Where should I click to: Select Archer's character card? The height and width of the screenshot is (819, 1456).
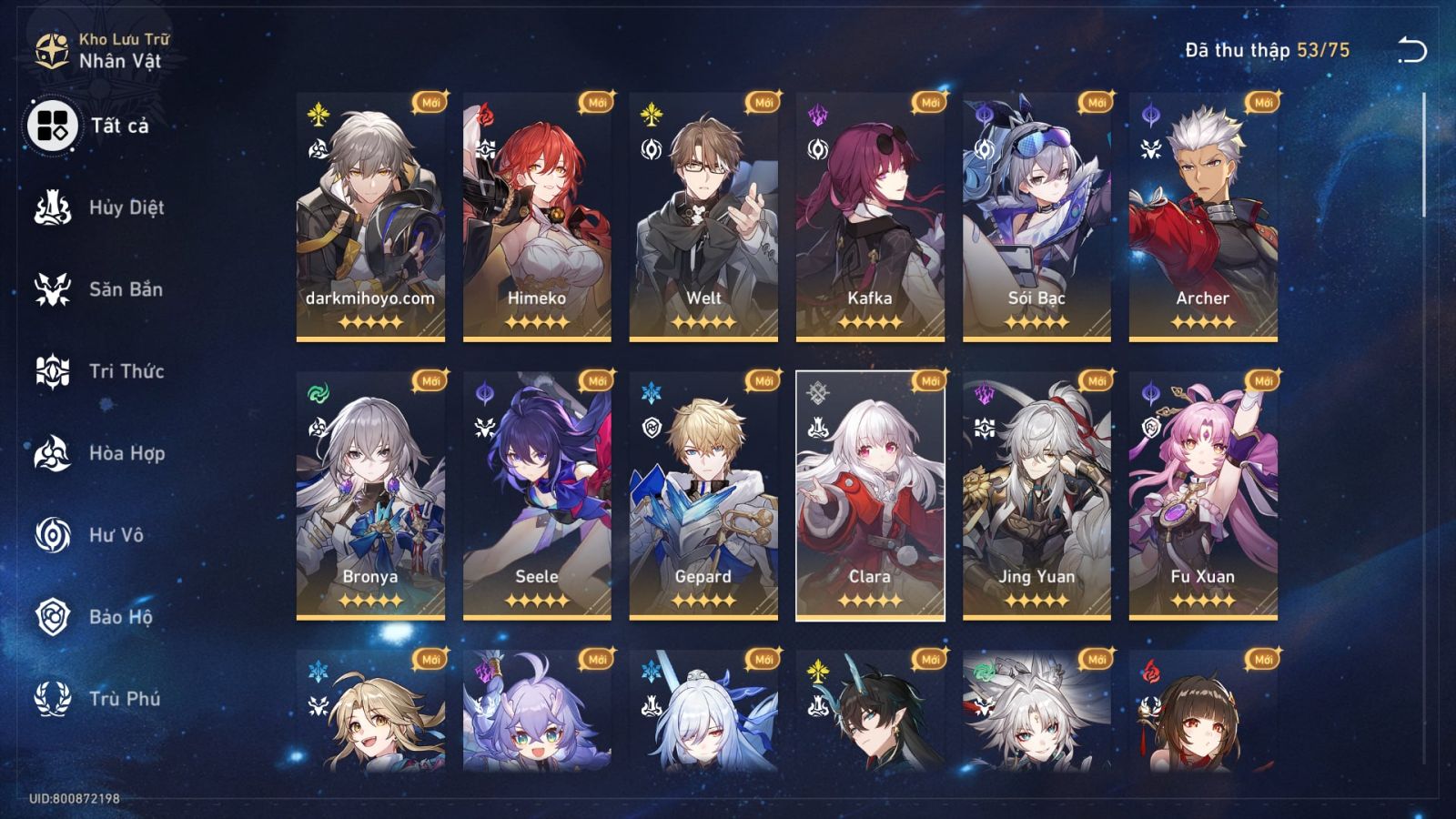[1201, 218]
